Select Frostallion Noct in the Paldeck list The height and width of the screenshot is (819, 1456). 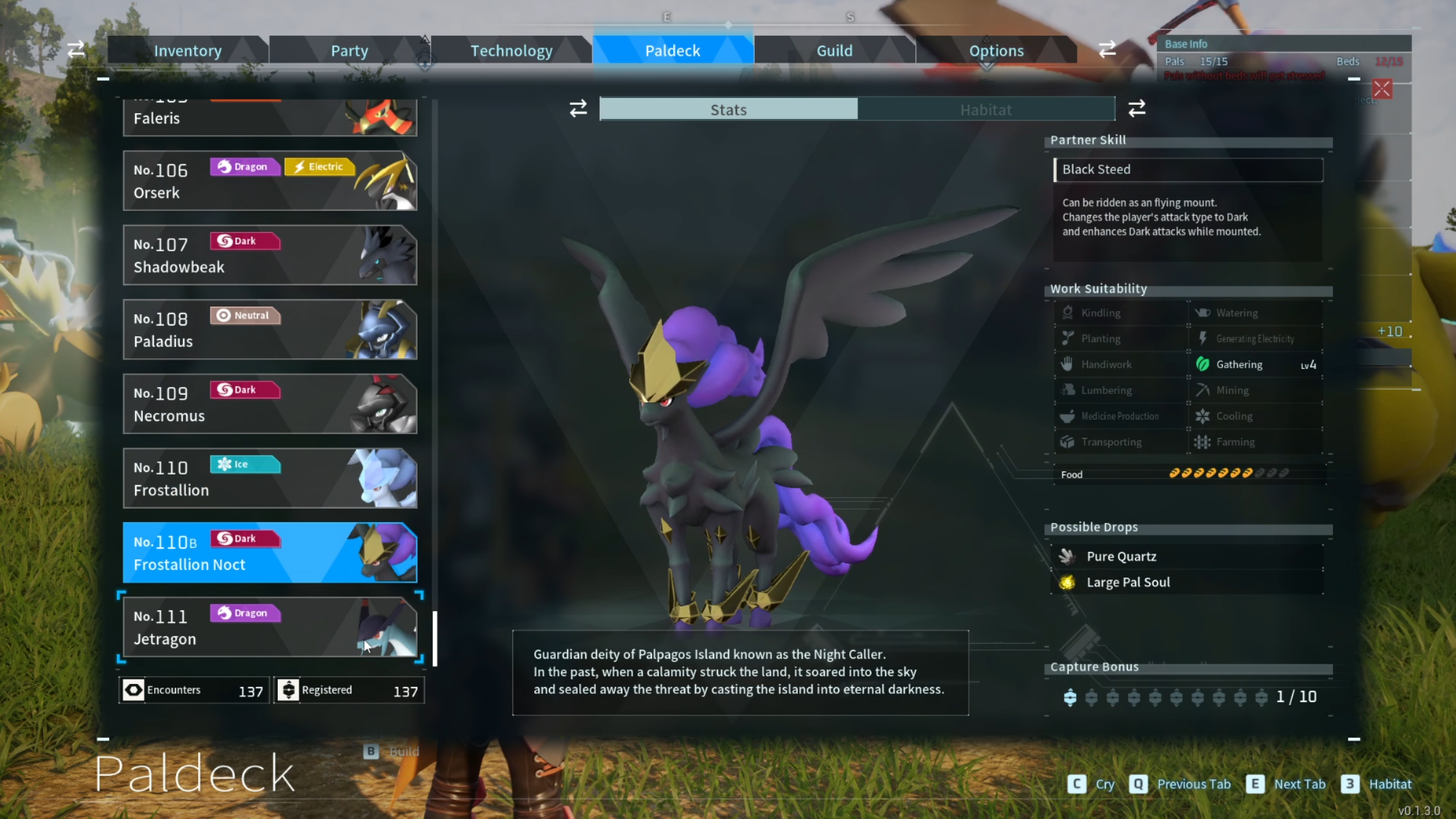click(269, 553)
